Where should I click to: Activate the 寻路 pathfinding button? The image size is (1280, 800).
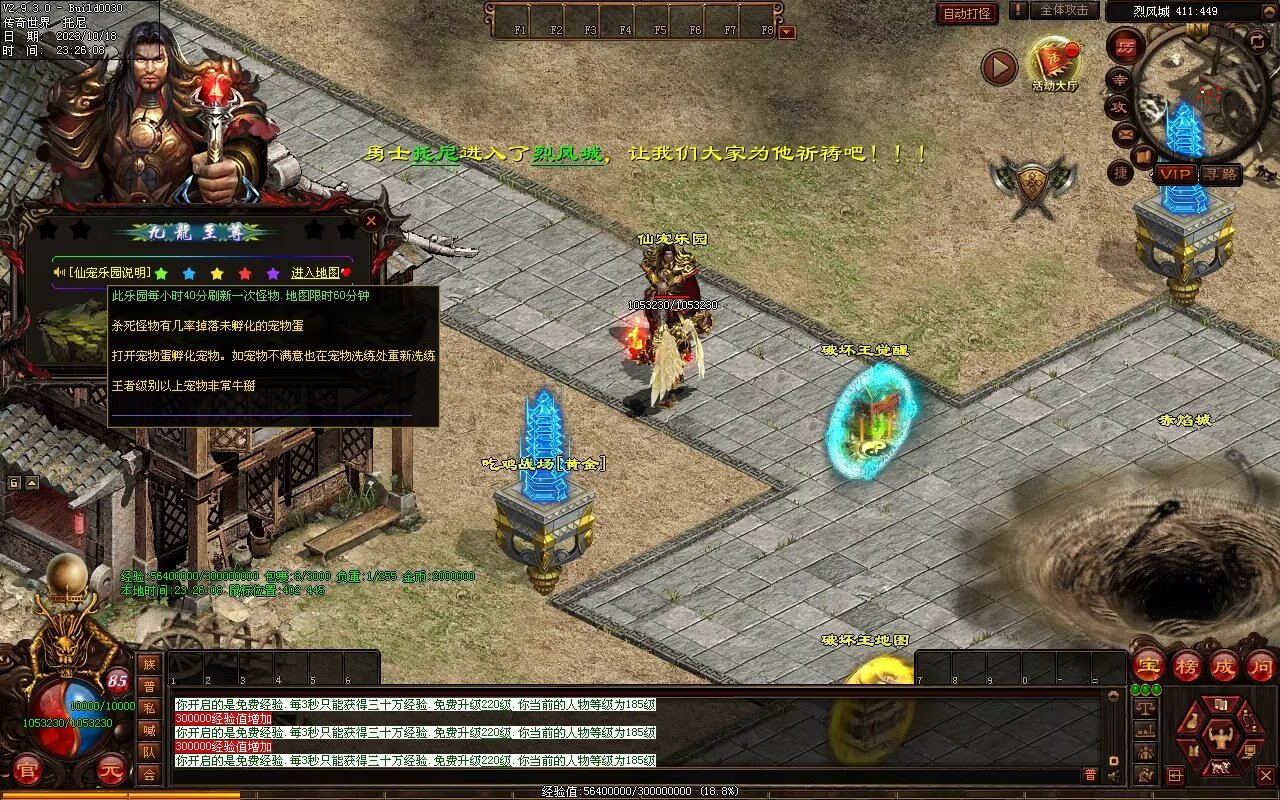1220,174
